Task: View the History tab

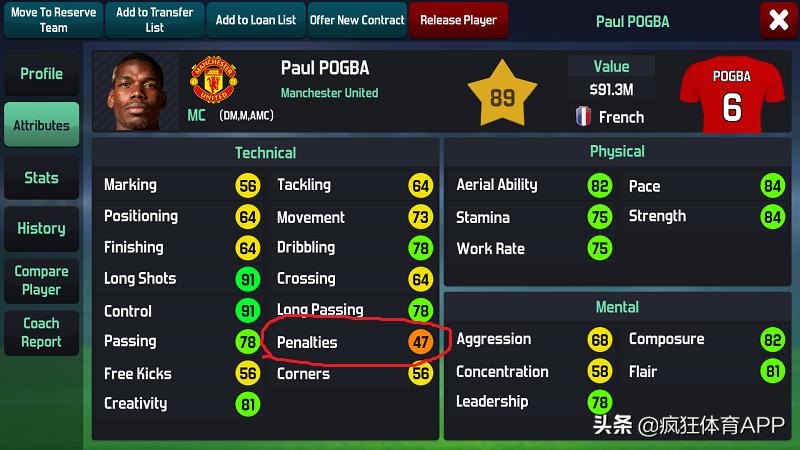Action: coord(41,229)
